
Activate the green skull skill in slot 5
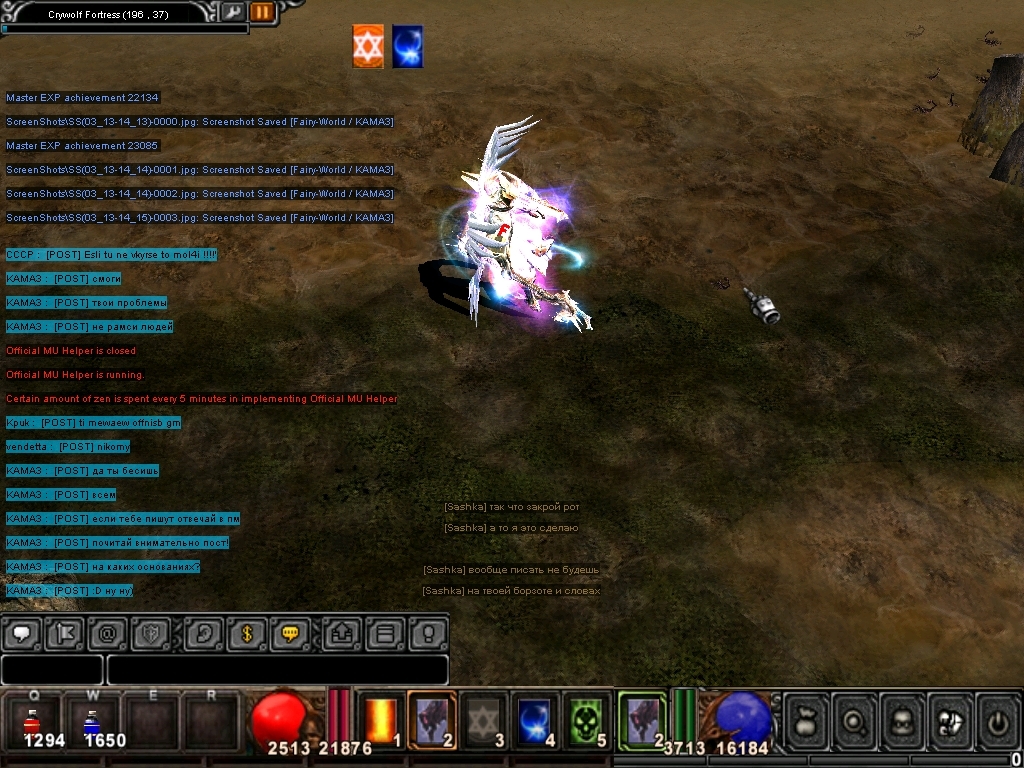[587, 720]
